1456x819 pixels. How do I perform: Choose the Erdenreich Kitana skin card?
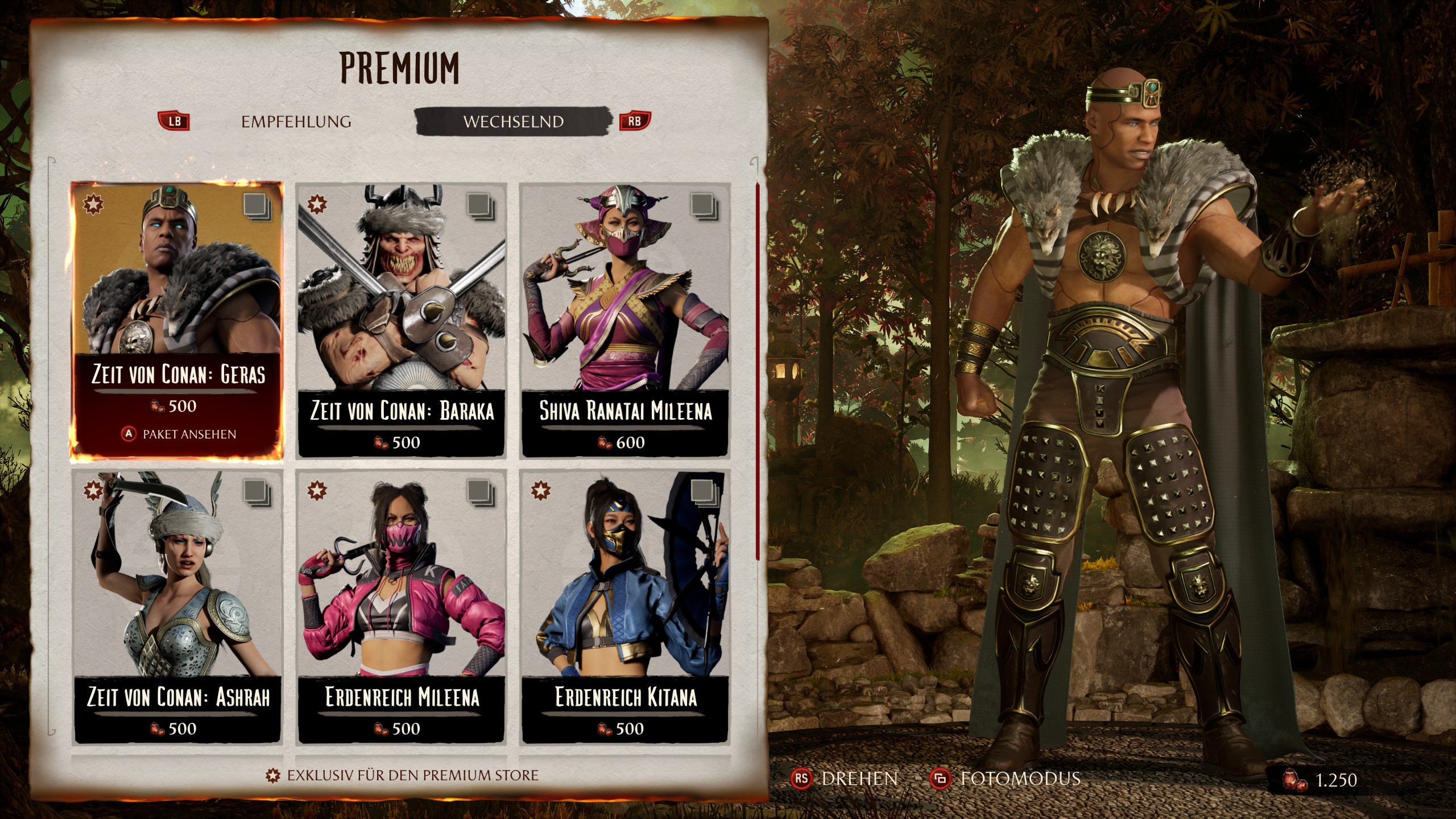[x=625, y=606]
